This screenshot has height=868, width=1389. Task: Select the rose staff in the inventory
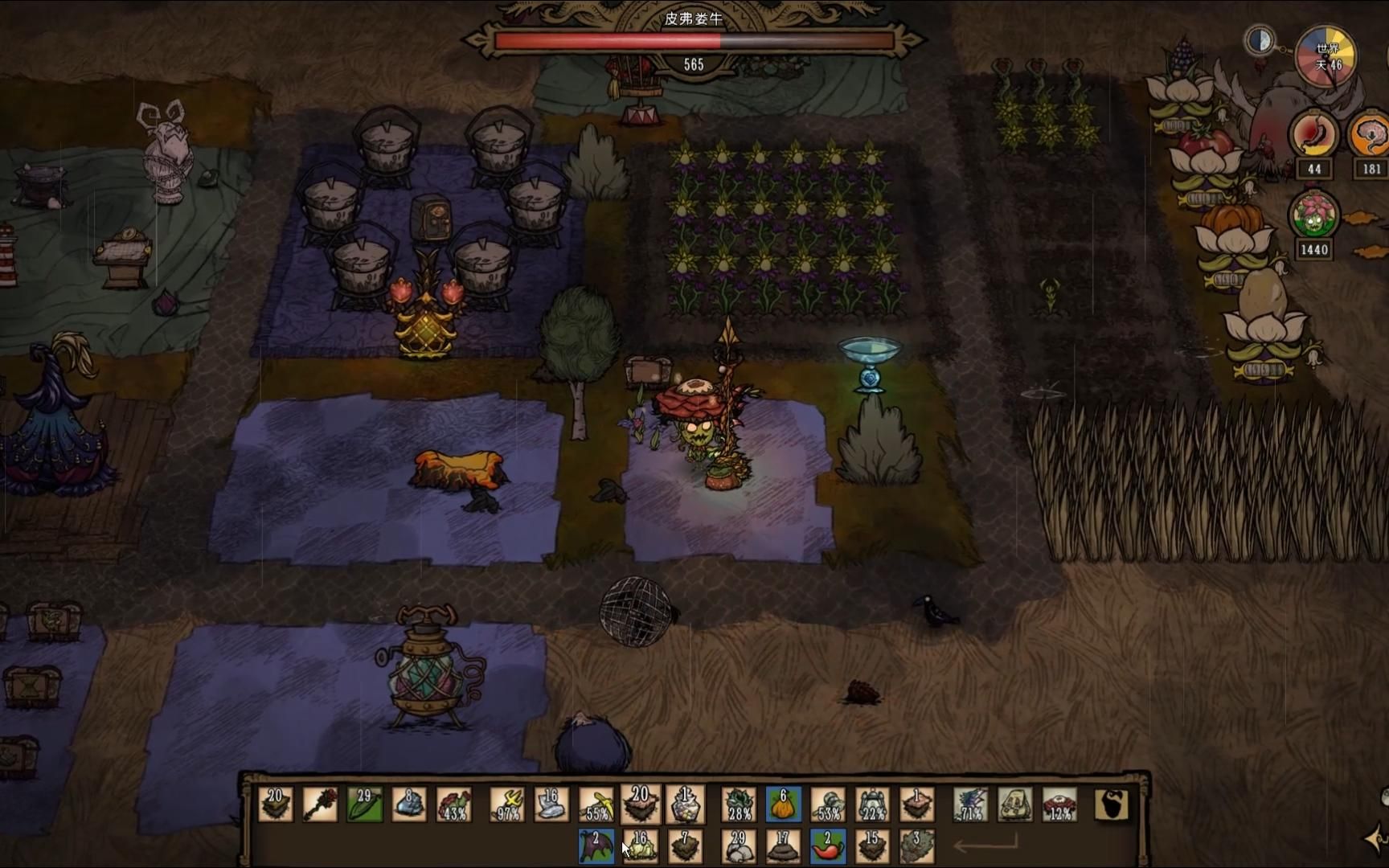320,805
